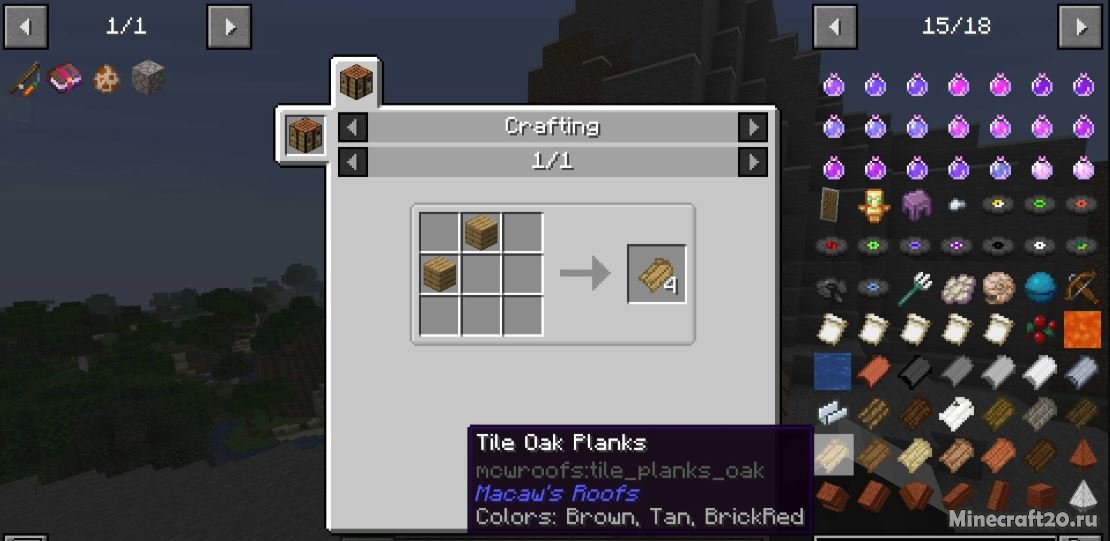The image size is (1110, 541).
Task: Select the lava block item
Action: (x=1081, y=329)
